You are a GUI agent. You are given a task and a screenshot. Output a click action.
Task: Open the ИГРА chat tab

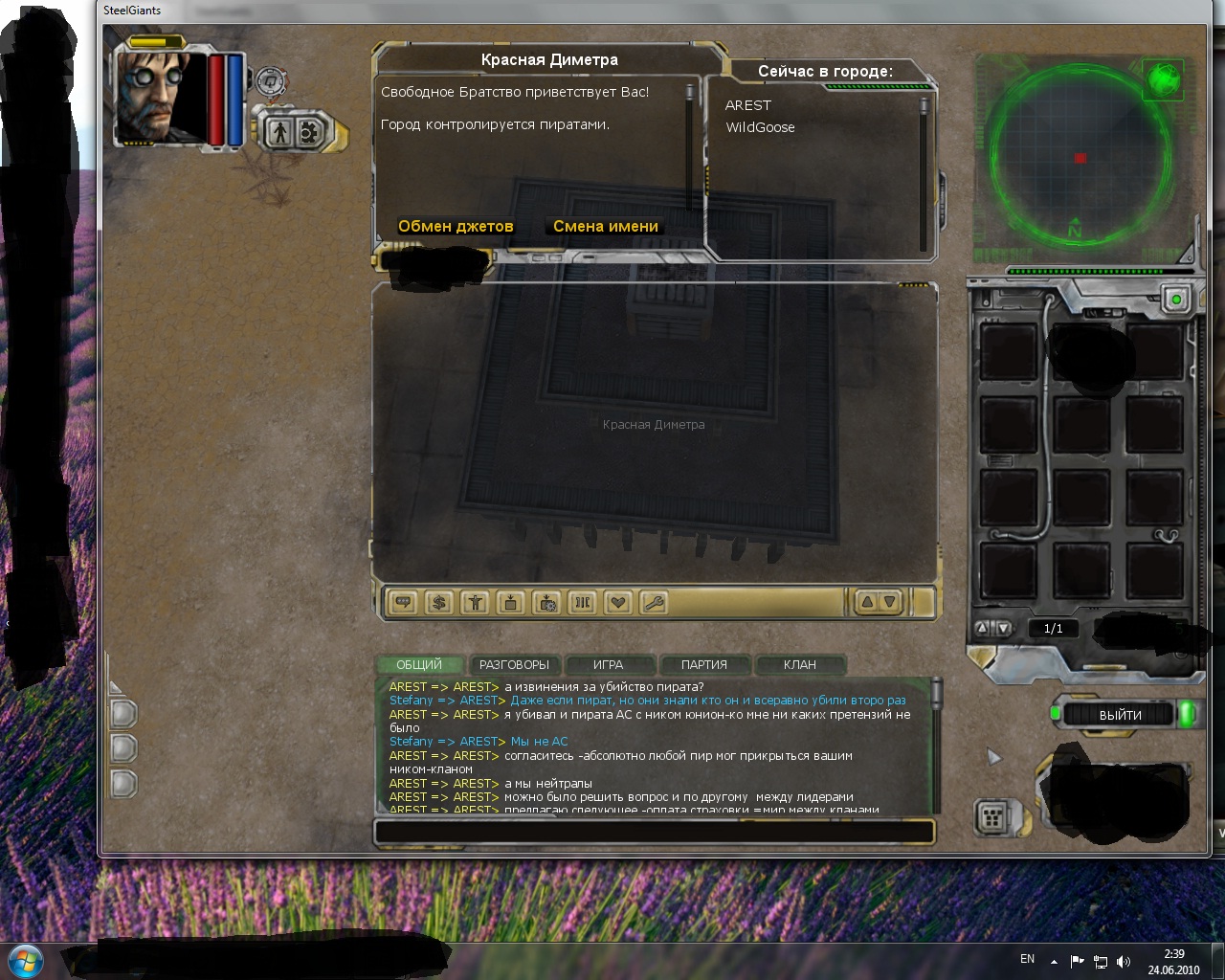[608, 664]
